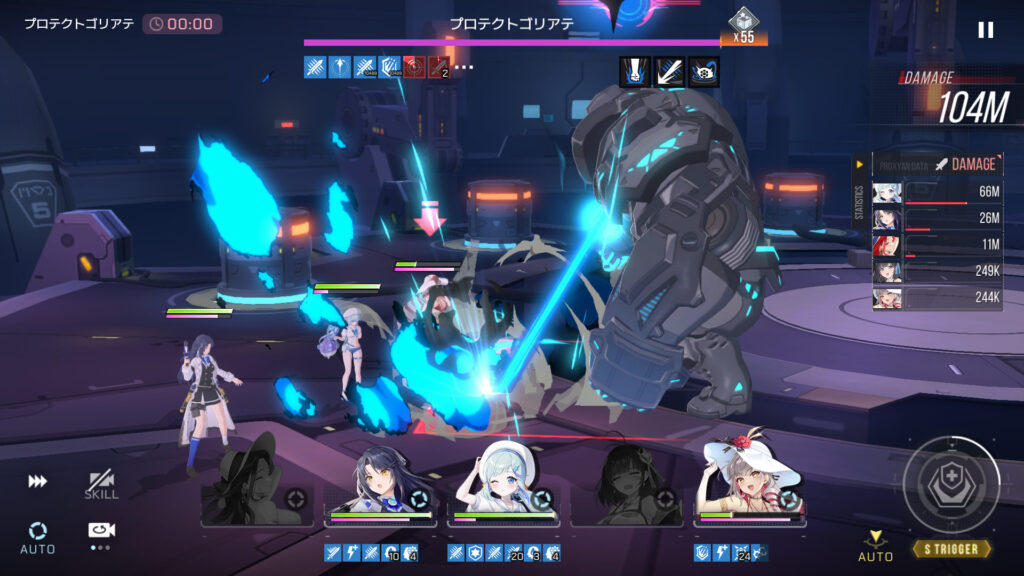This screenshot has width=1024, height=576.
Task: Select the greyed-out short-haired character portrait
Action: click(627, 487)
